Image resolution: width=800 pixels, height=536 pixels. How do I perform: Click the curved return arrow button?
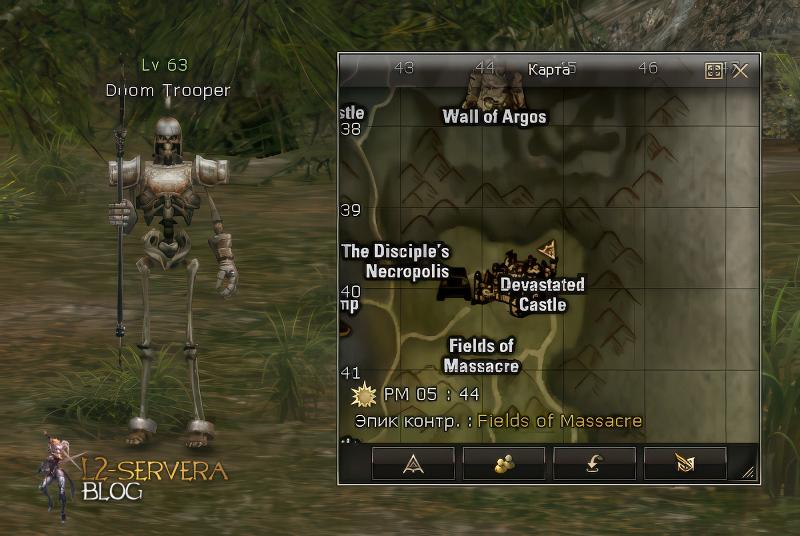click(x=594, y=463)
